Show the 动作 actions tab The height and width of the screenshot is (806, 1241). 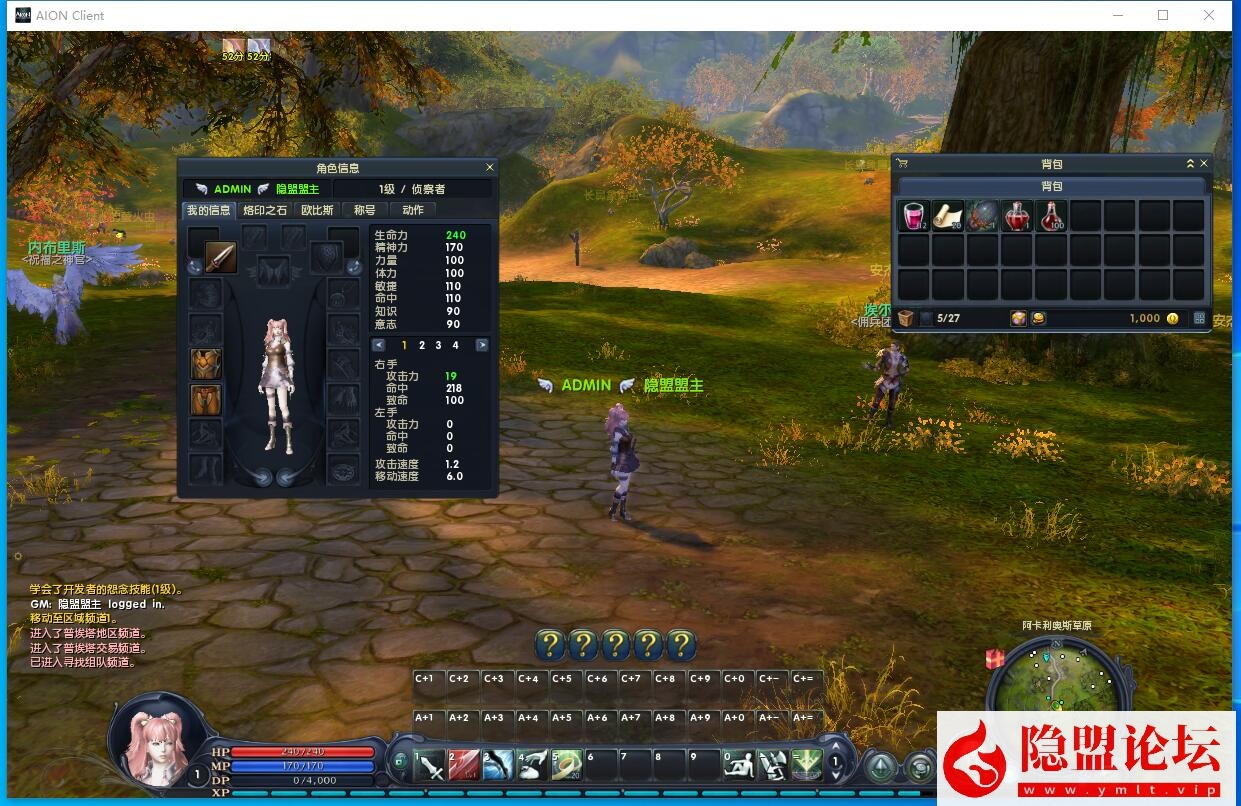coord(413,210)
